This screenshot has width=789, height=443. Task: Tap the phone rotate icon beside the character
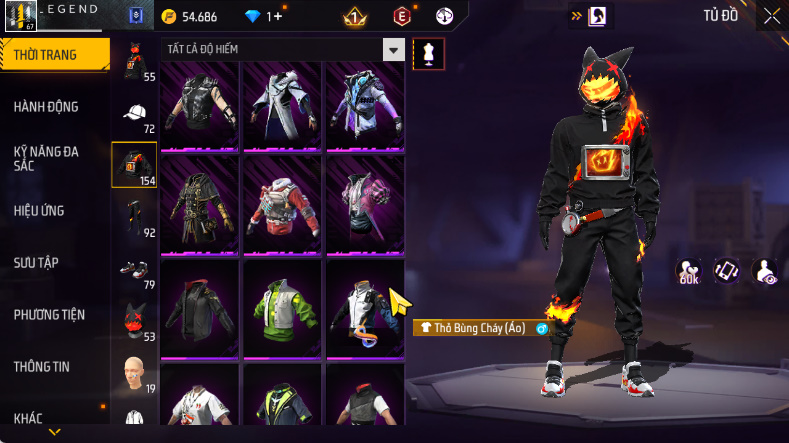(725, 270)
